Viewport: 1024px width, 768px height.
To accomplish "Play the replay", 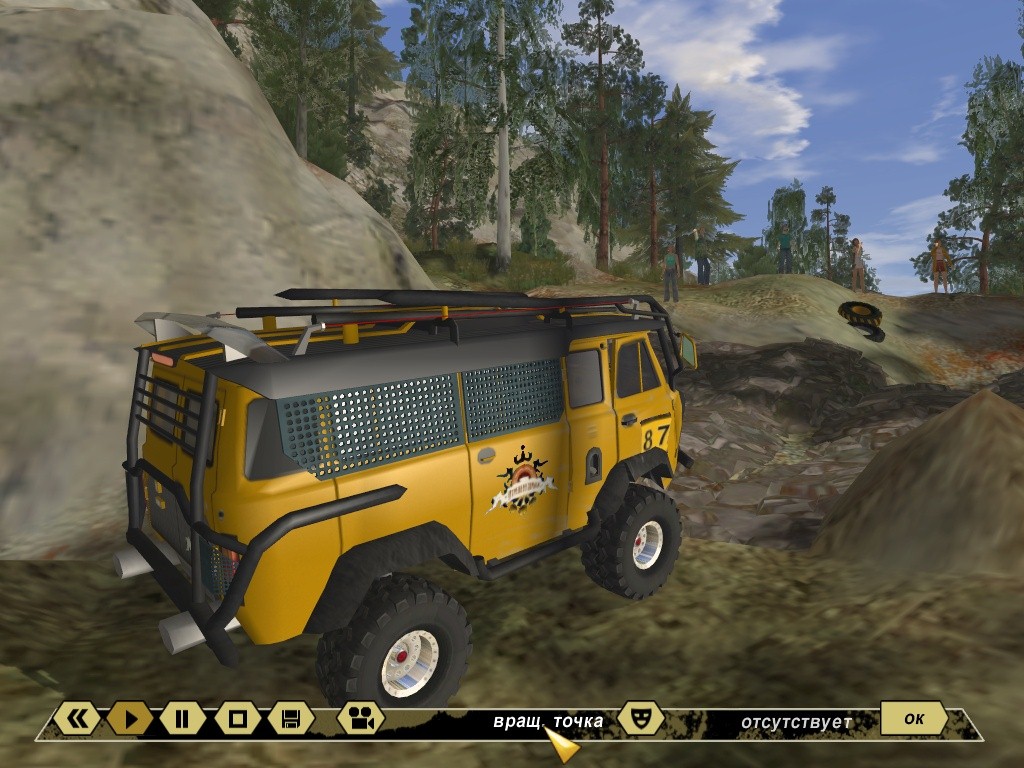I will coord(130,717).
